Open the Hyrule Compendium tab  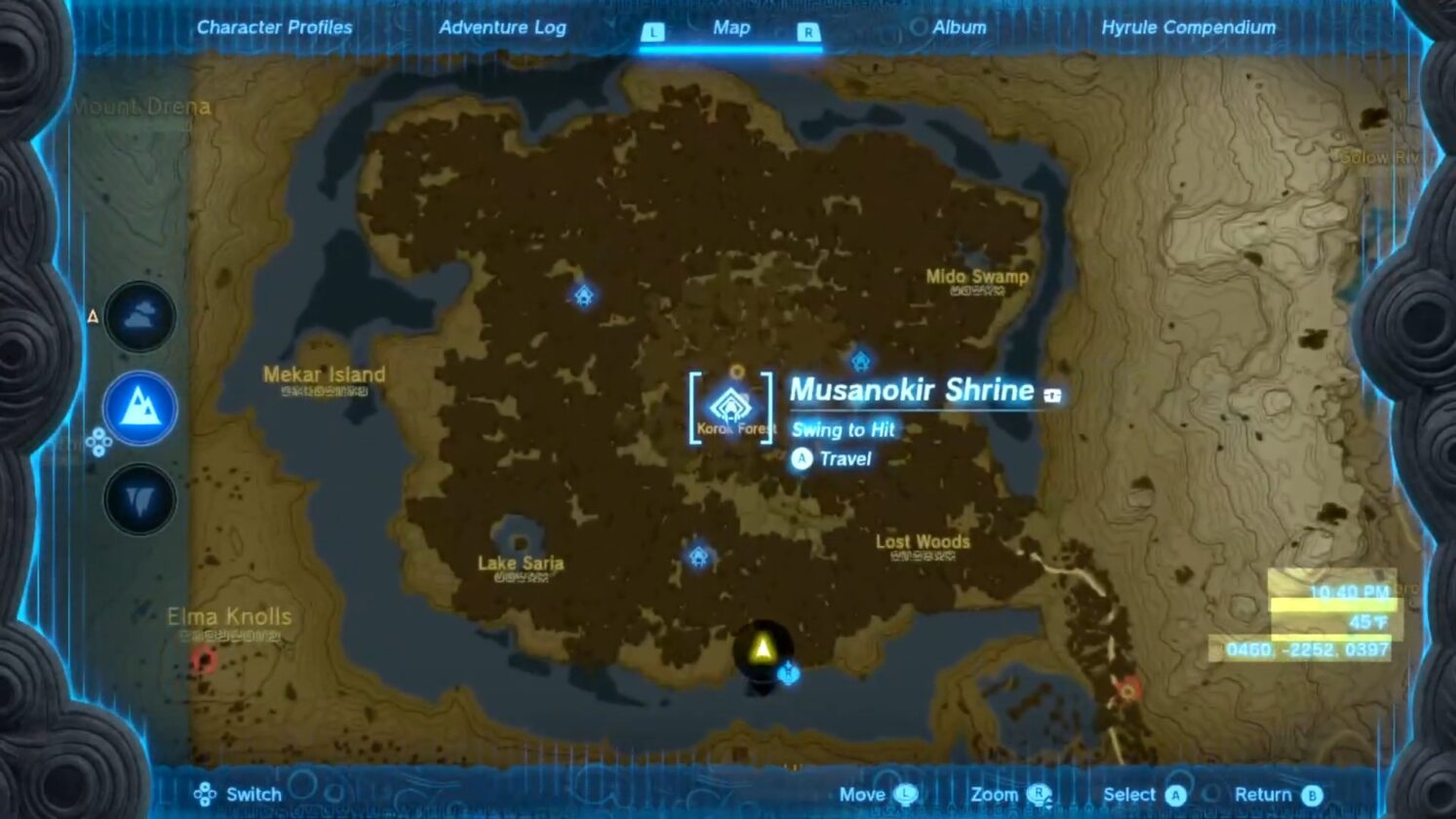point(1188,27)
